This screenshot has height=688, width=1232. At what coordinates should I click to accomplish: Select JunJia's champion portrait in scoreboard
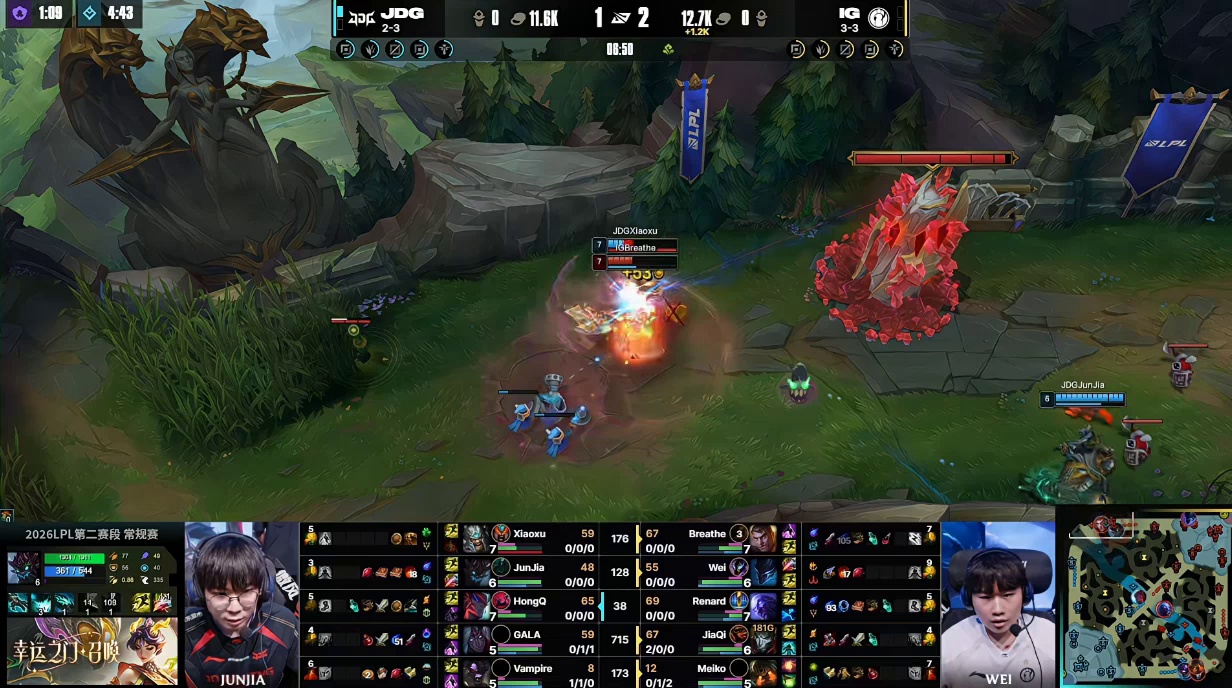(501, 570)
